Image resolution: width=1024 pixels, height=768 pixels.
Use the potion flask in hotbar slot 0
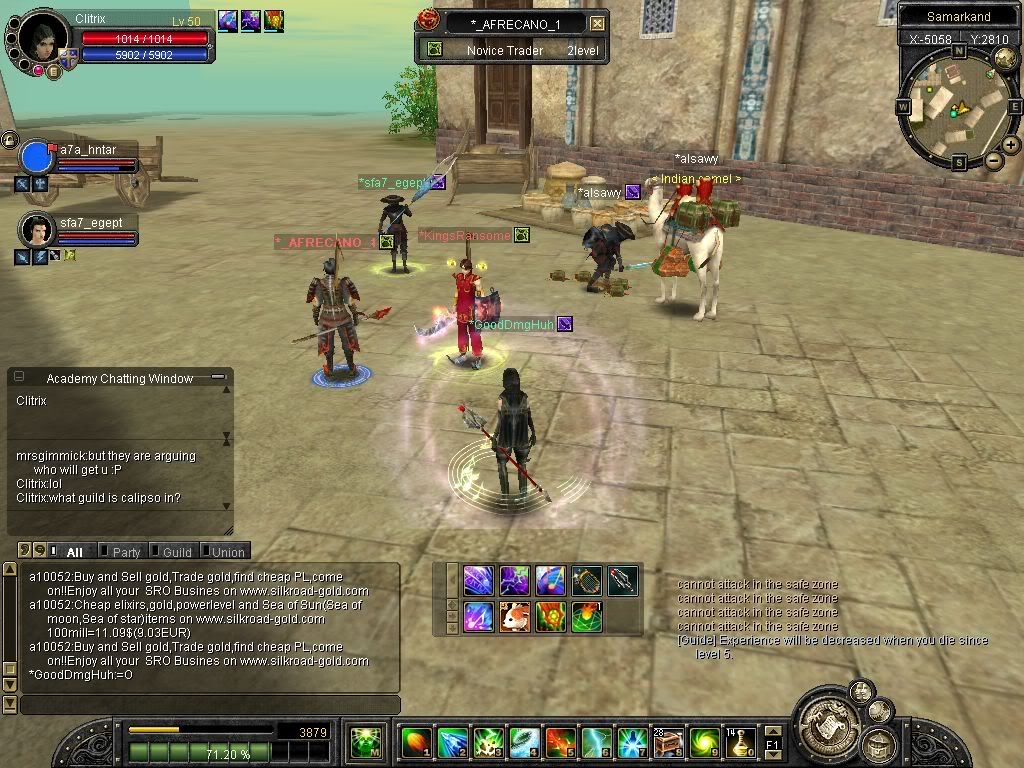click(x=741, y=743)
